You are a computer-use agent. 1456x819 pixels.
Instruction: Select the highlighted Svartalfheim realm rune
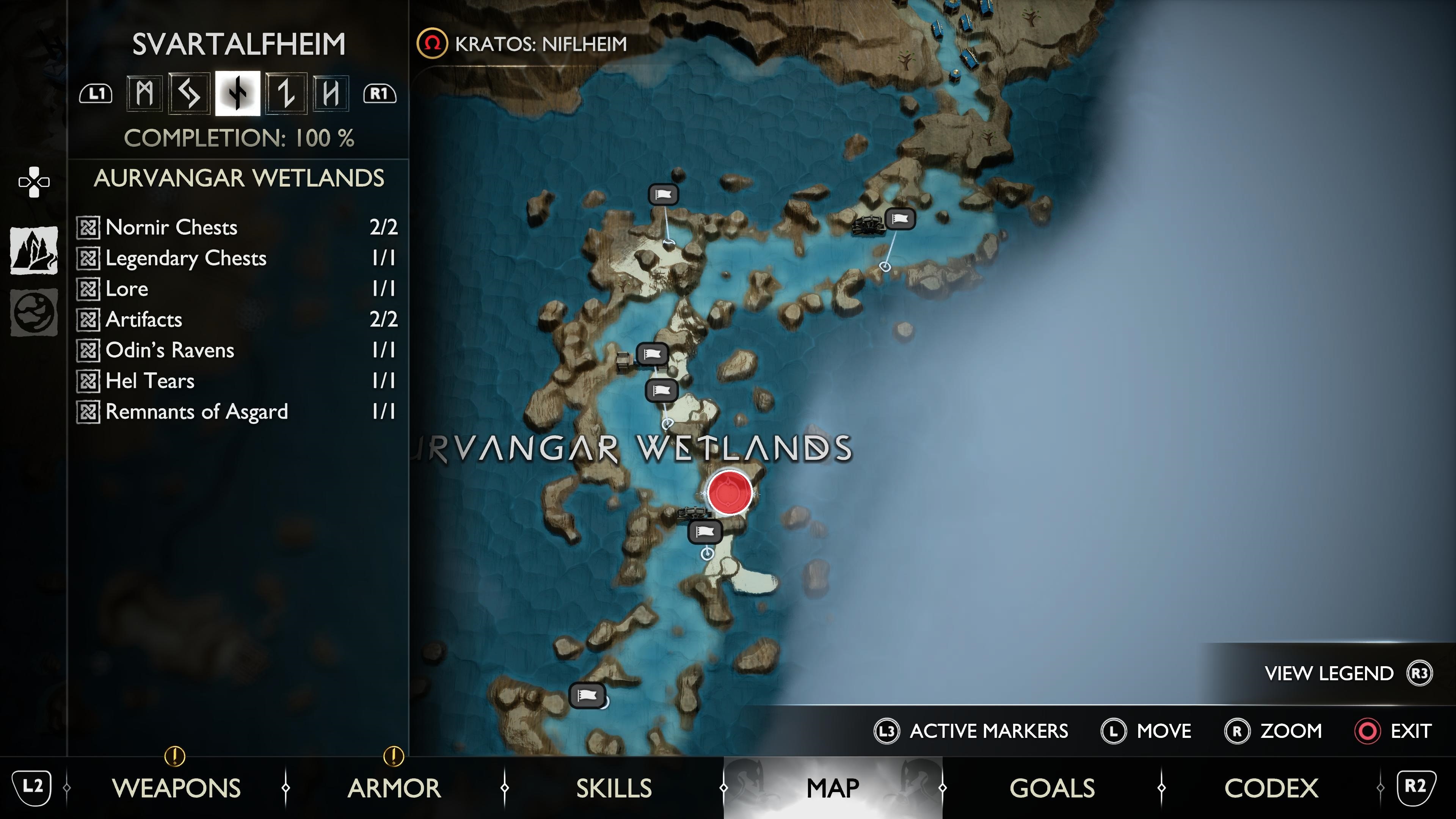coord(237,94)
